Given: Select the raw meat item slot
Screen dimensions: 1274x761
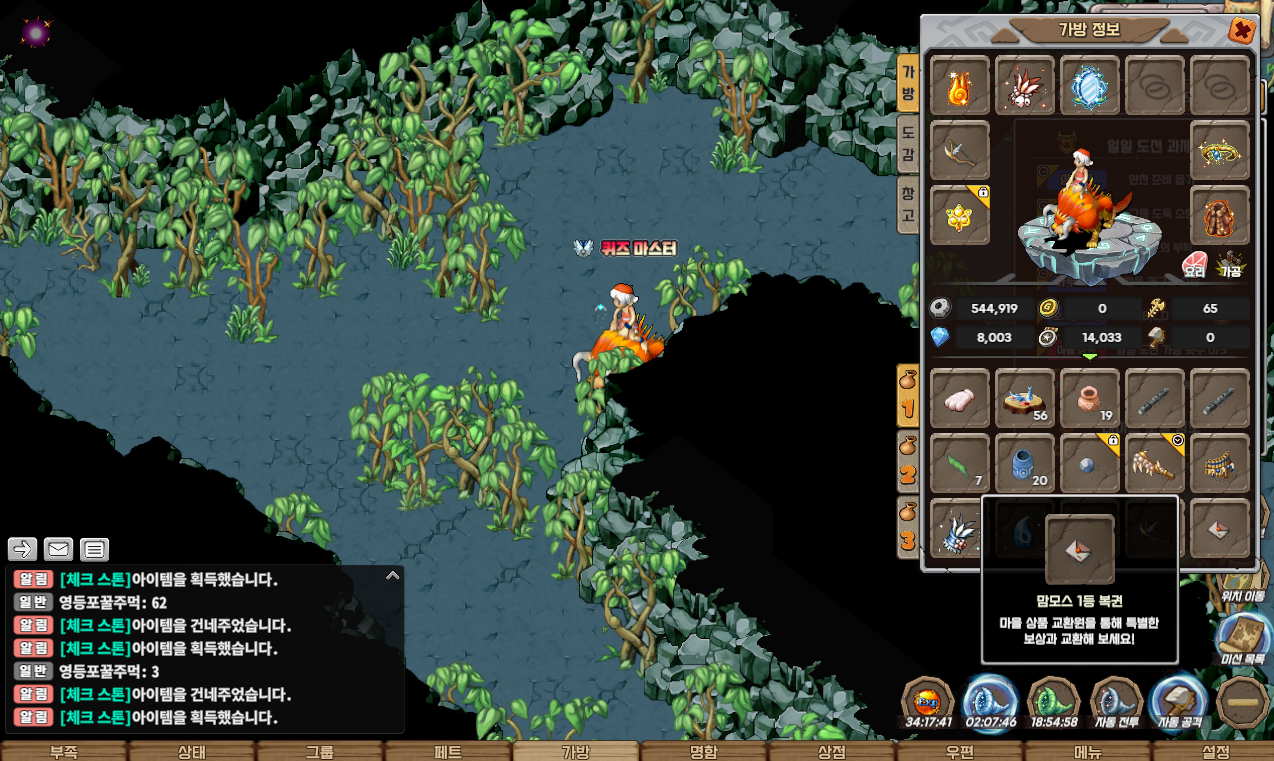Looking at the screenshot, I should (960, 399).
